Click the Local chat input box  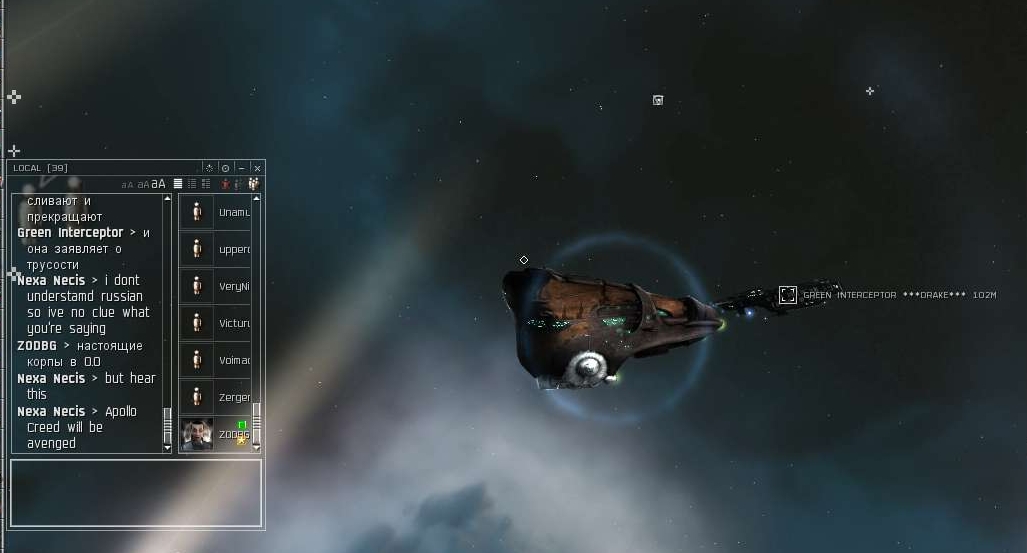(136, 492)
